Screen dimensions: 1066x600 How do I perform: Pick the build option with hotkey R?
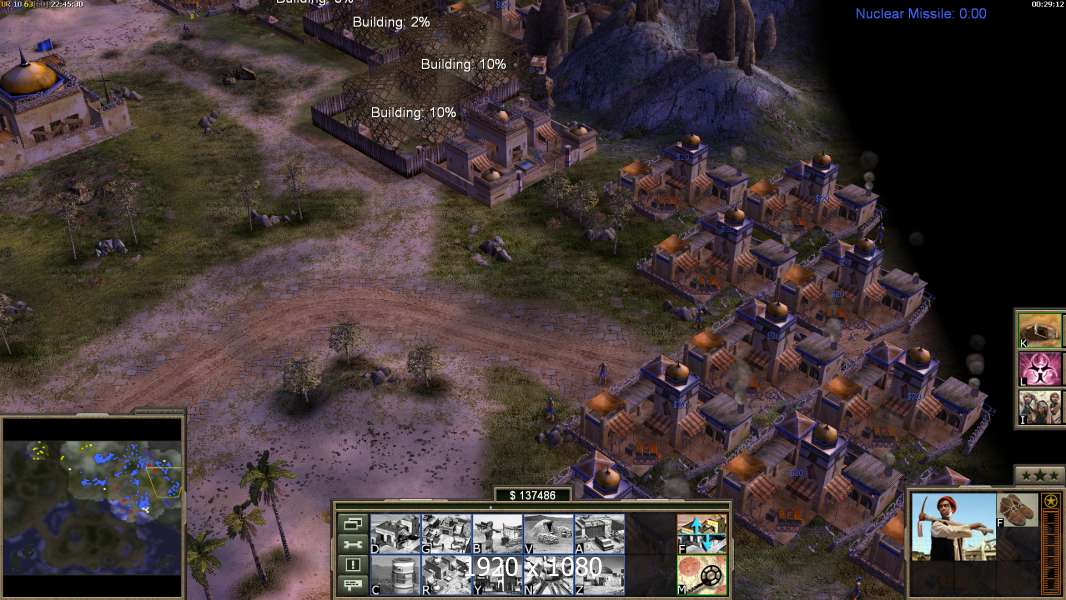point(446,575)
